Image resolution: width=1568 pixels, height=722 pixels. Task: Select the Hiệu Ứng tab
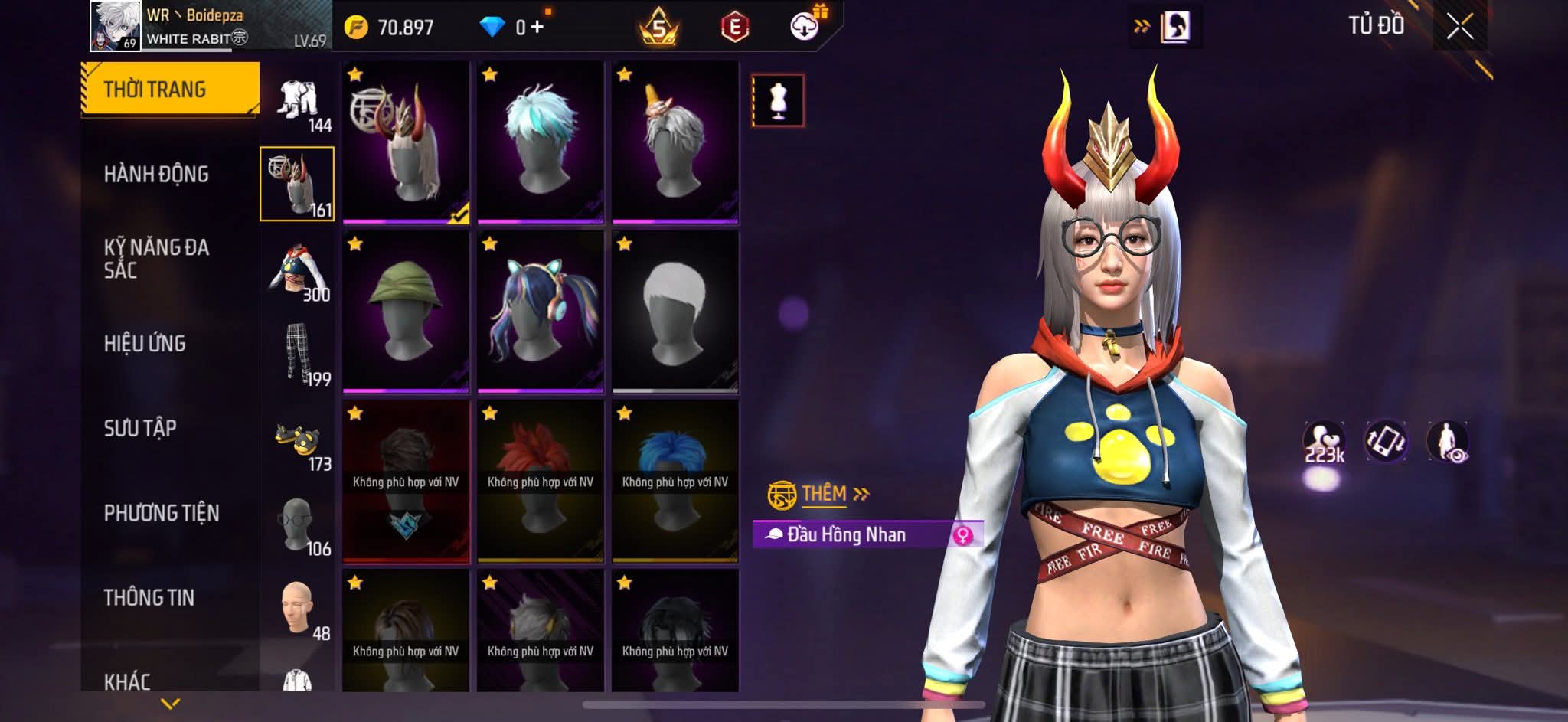[x=145, y=344]
